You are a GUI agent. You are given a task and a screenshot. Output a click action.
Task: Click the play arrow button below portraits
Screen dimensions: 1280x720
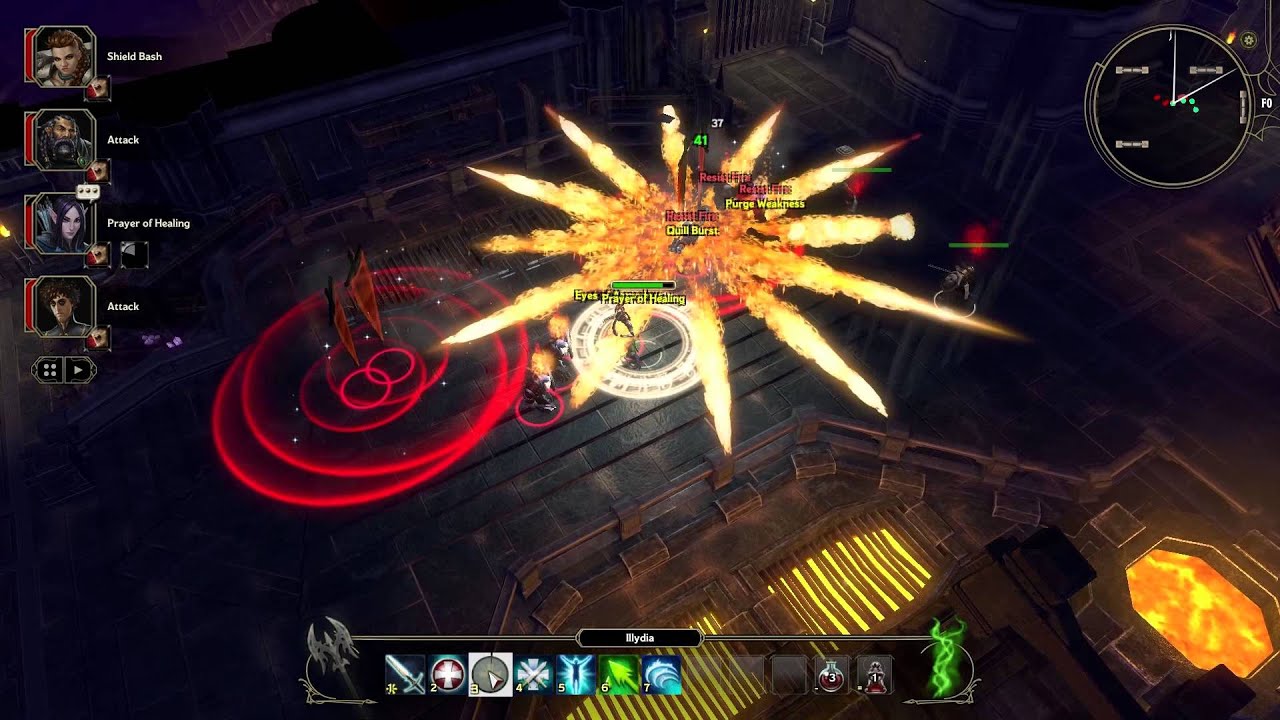(x=79, y=370)
